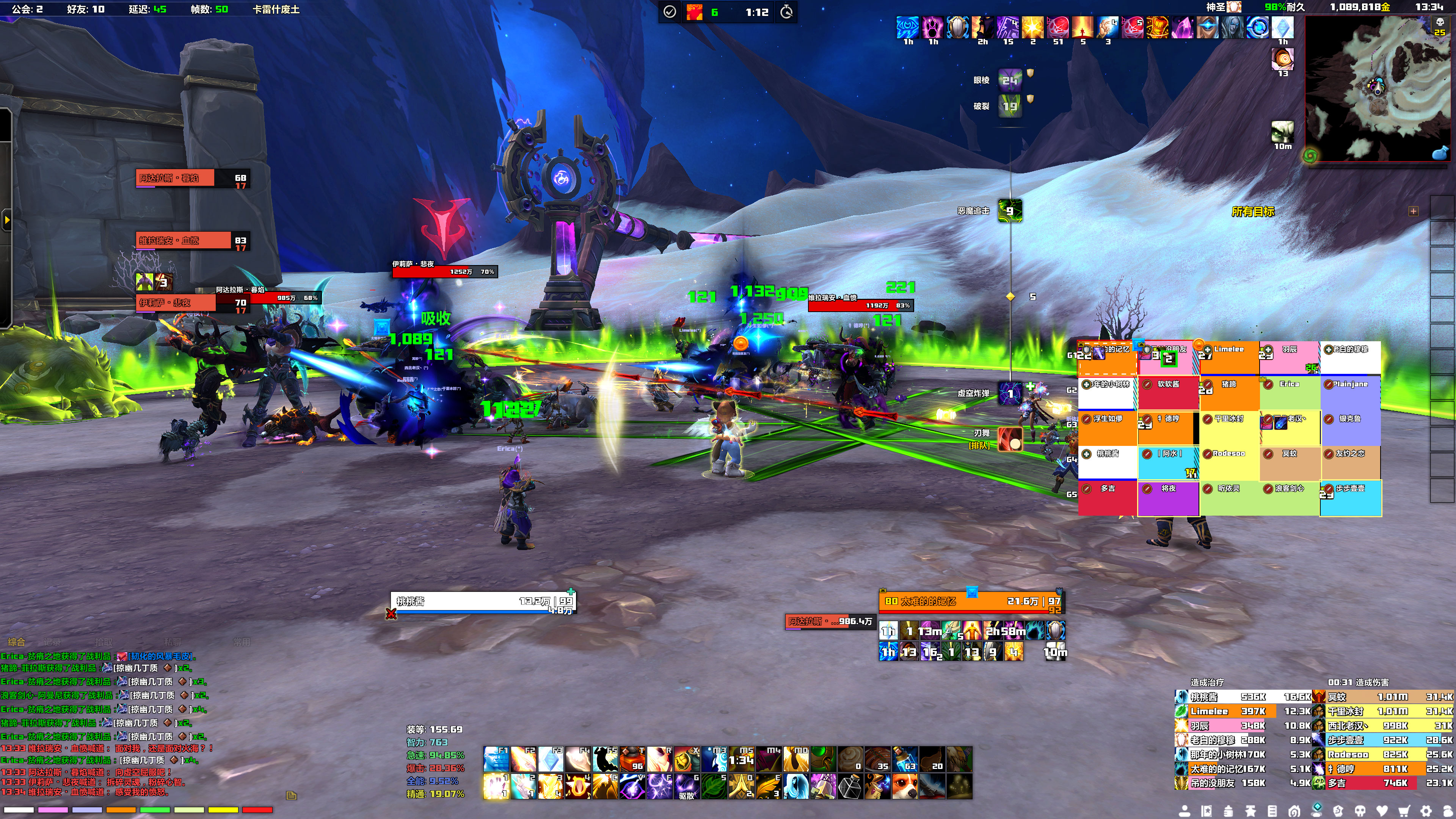Switch to the 综合 chat tab

point(16,642)
